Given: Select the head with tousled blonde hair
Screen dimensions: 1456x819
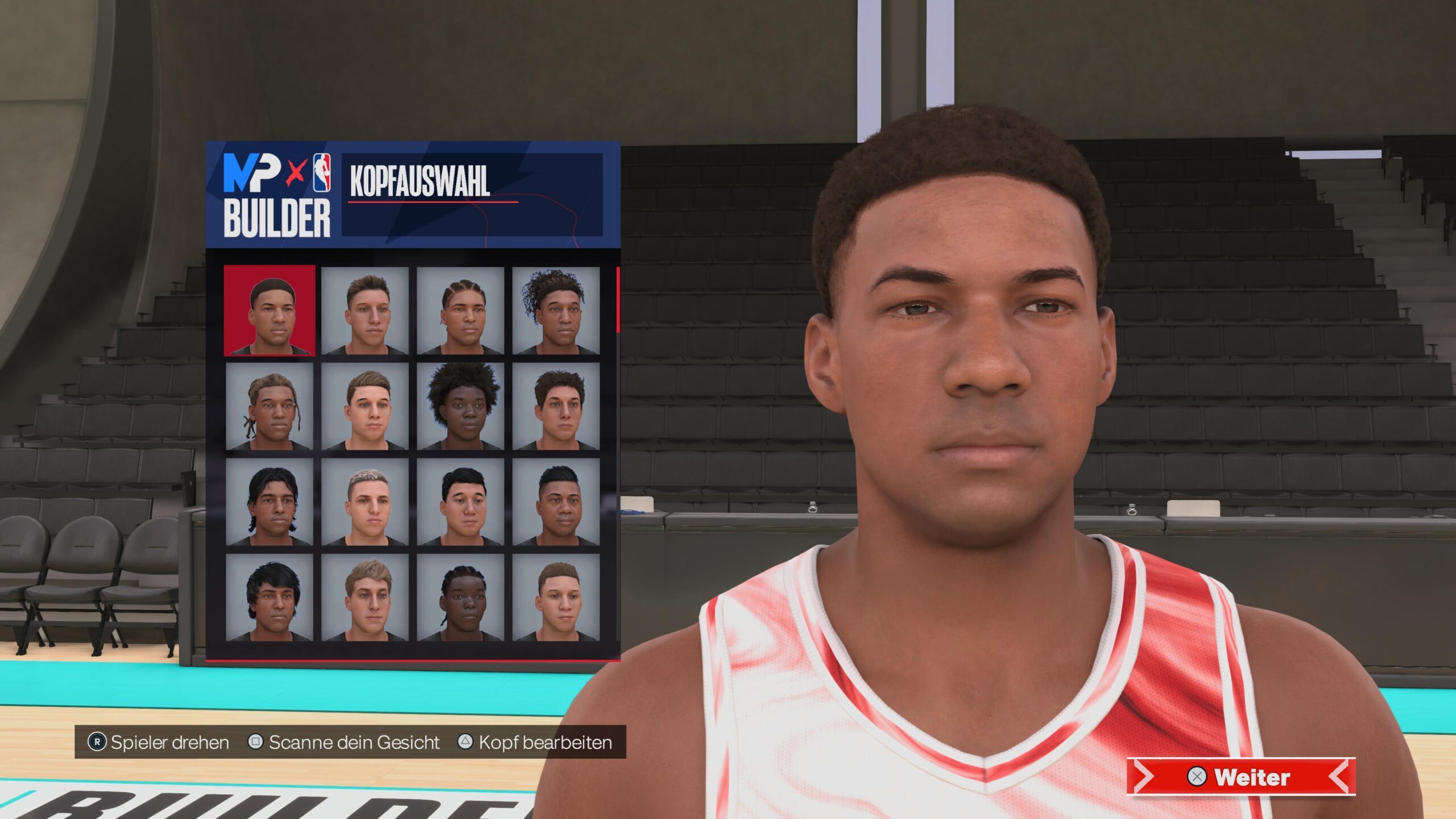Looking at the screenshot, I should [x=365, y=597].
